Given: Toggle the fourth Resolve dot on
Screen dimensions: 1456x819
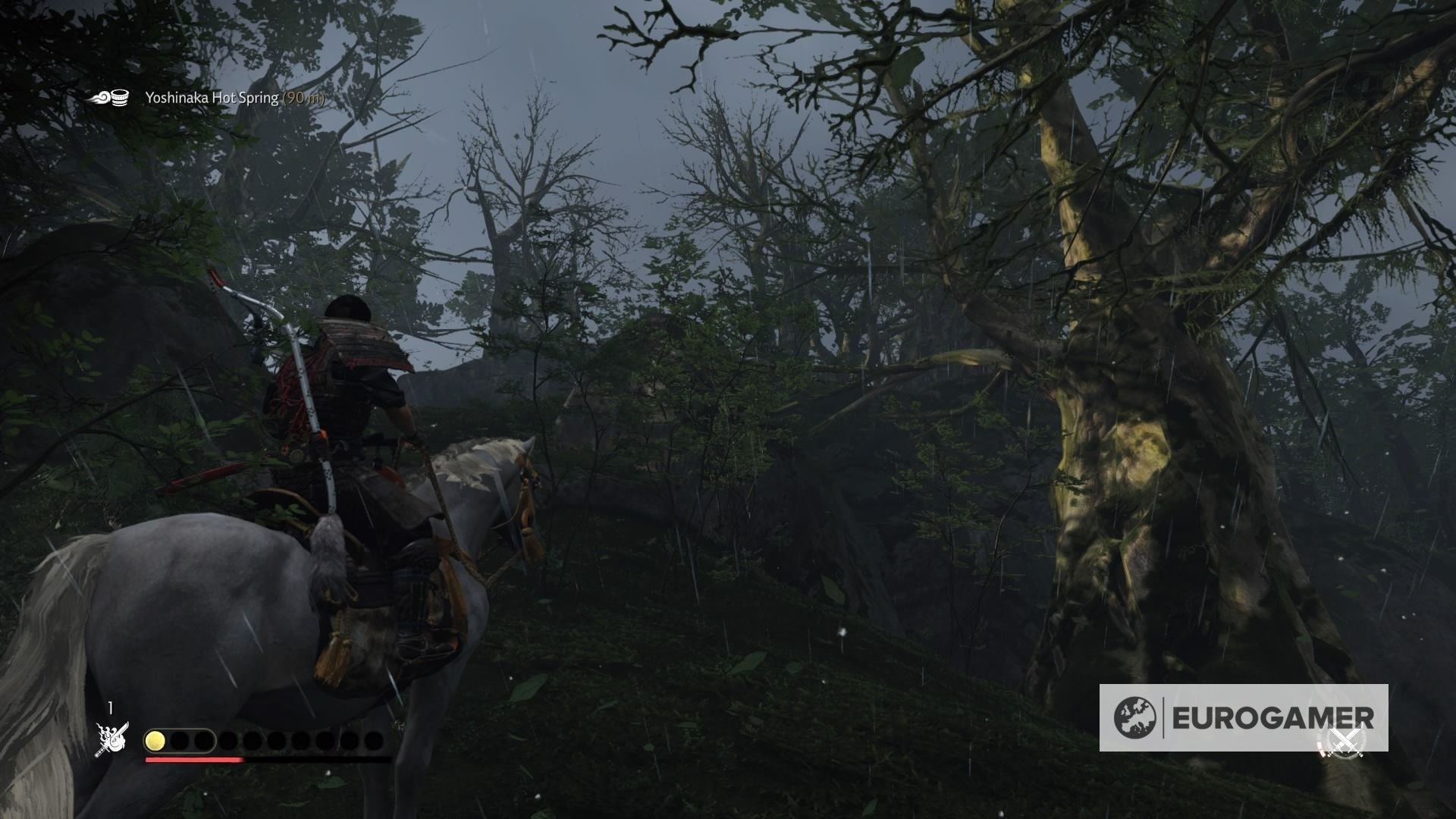Looking at the screenshot, I should pyautogui.click(x=229, y=741).
